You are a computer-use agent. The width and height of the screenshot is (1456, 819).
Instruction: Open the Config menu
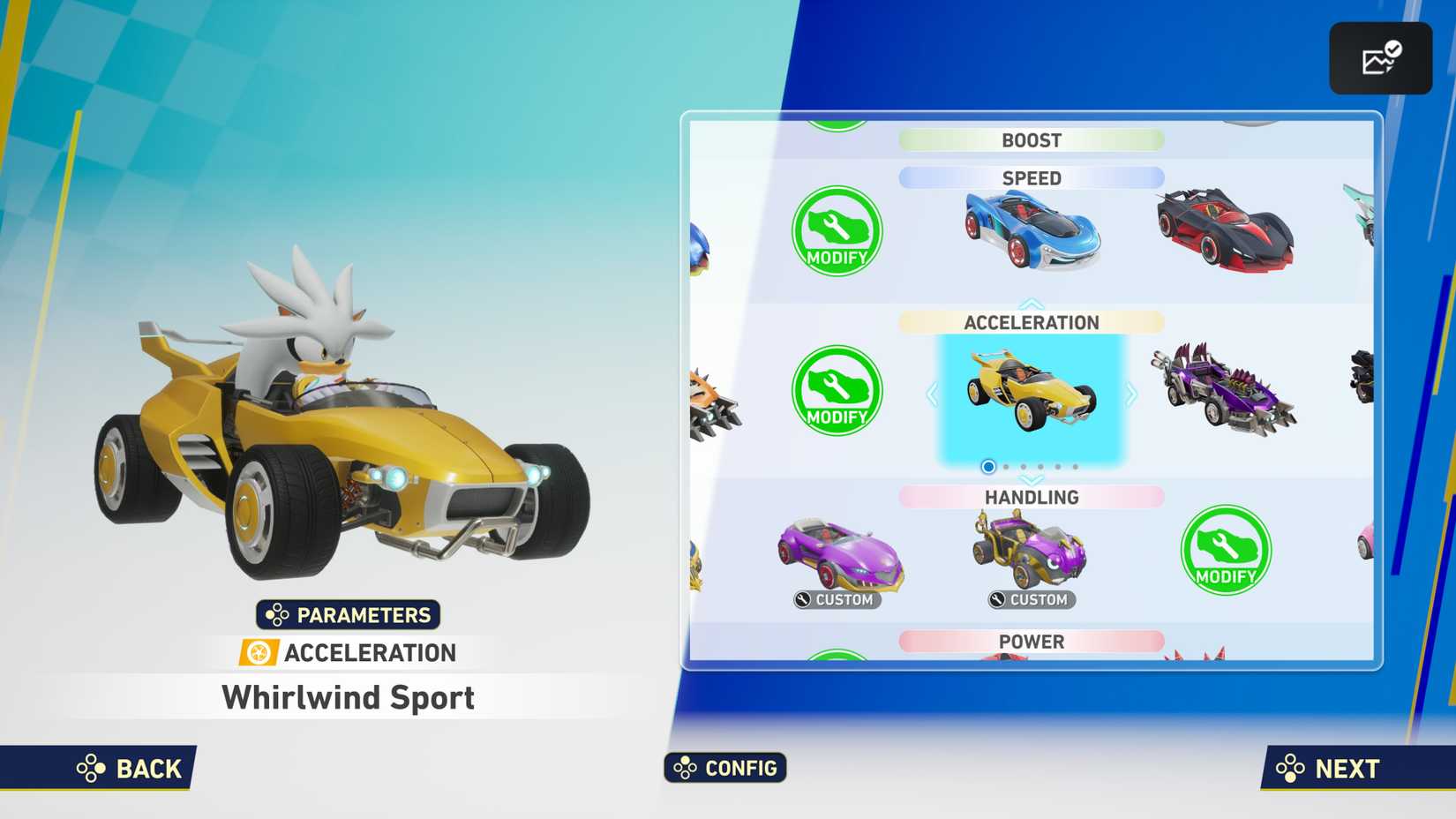(x=724, y=768)
